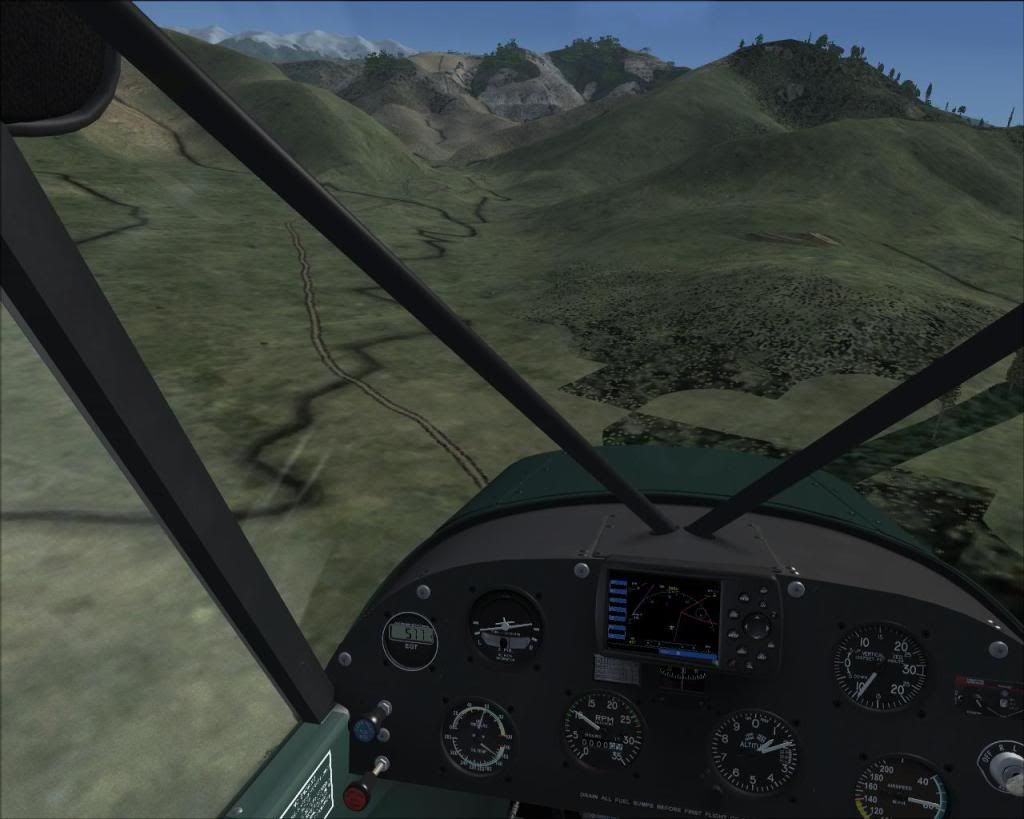Image resolution: width=1024 pixels, height=819 pixels.
Task: Click the round rocker pad on the GPS
Action: (x=756, y=627)
